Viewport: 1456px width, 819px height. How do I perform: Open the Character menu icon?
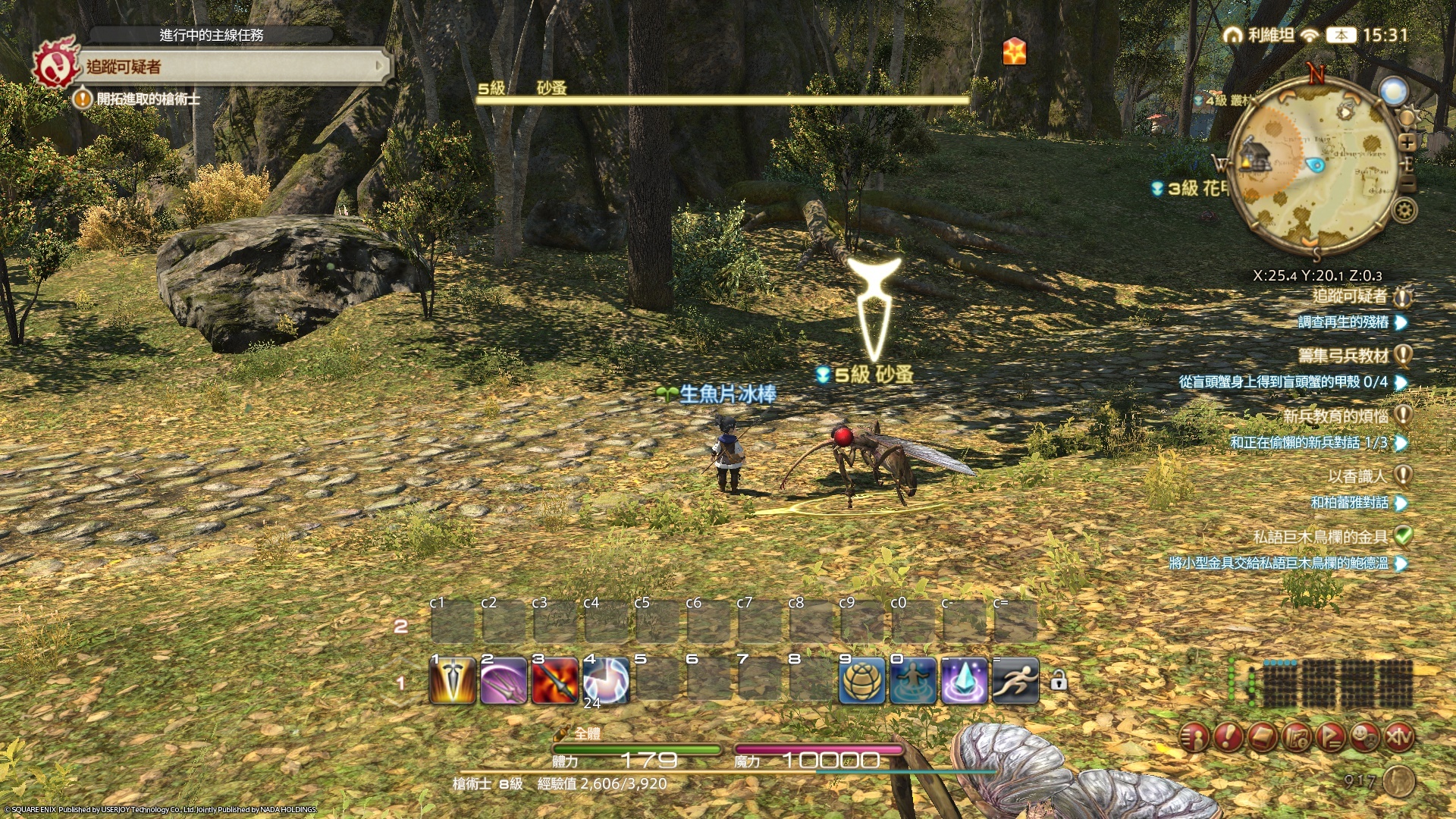[x=1194, y=736]
